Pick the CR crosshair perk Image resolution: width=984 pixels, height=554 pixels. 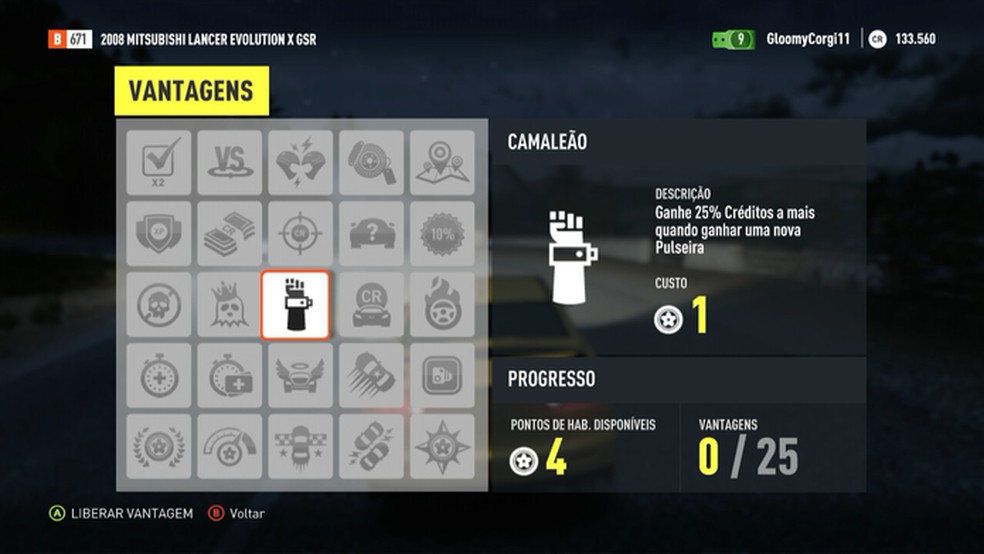pos(300,233)
